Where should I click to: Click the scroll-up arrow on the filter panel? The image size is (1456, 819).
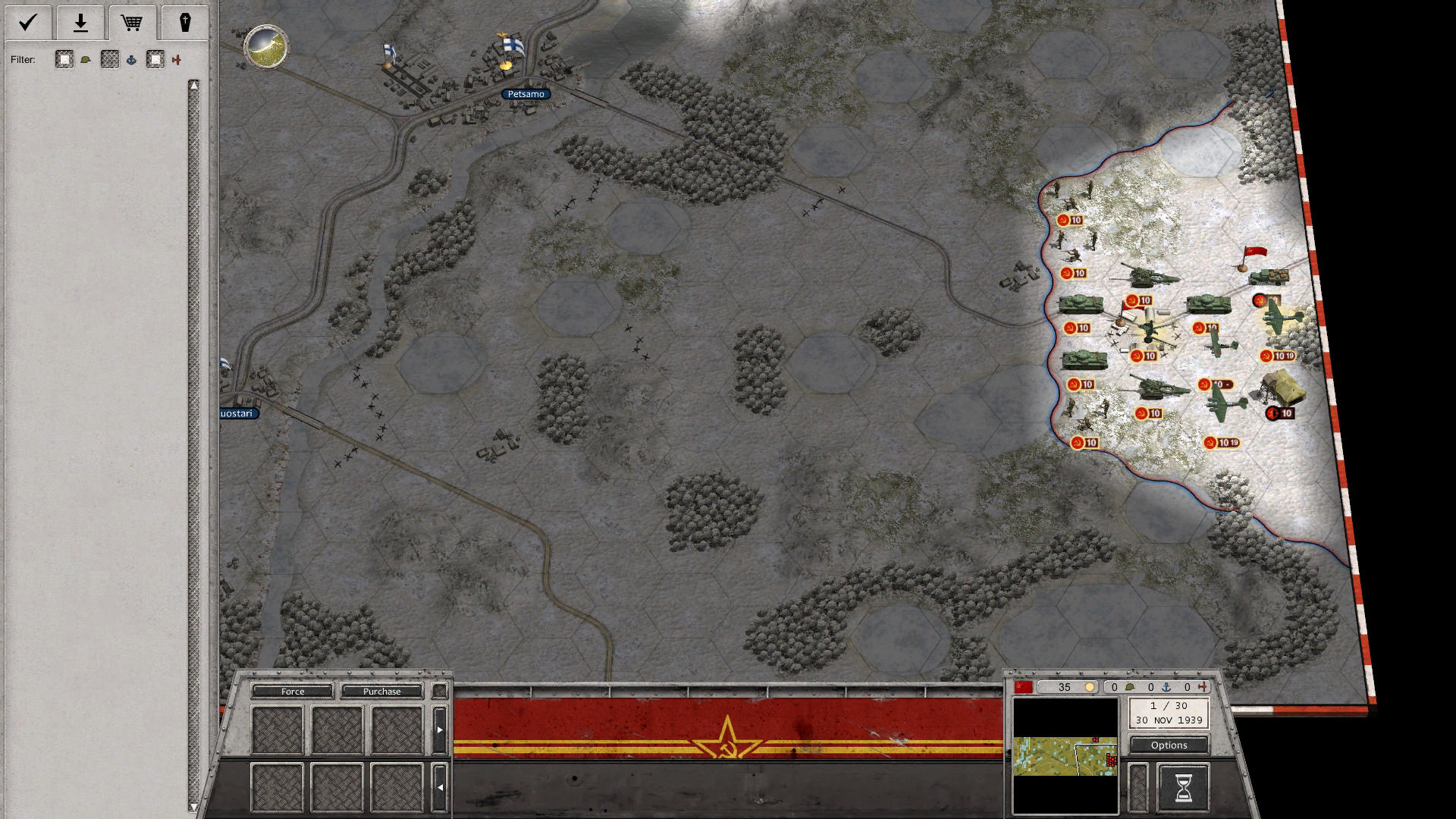(x=196, y=85)
